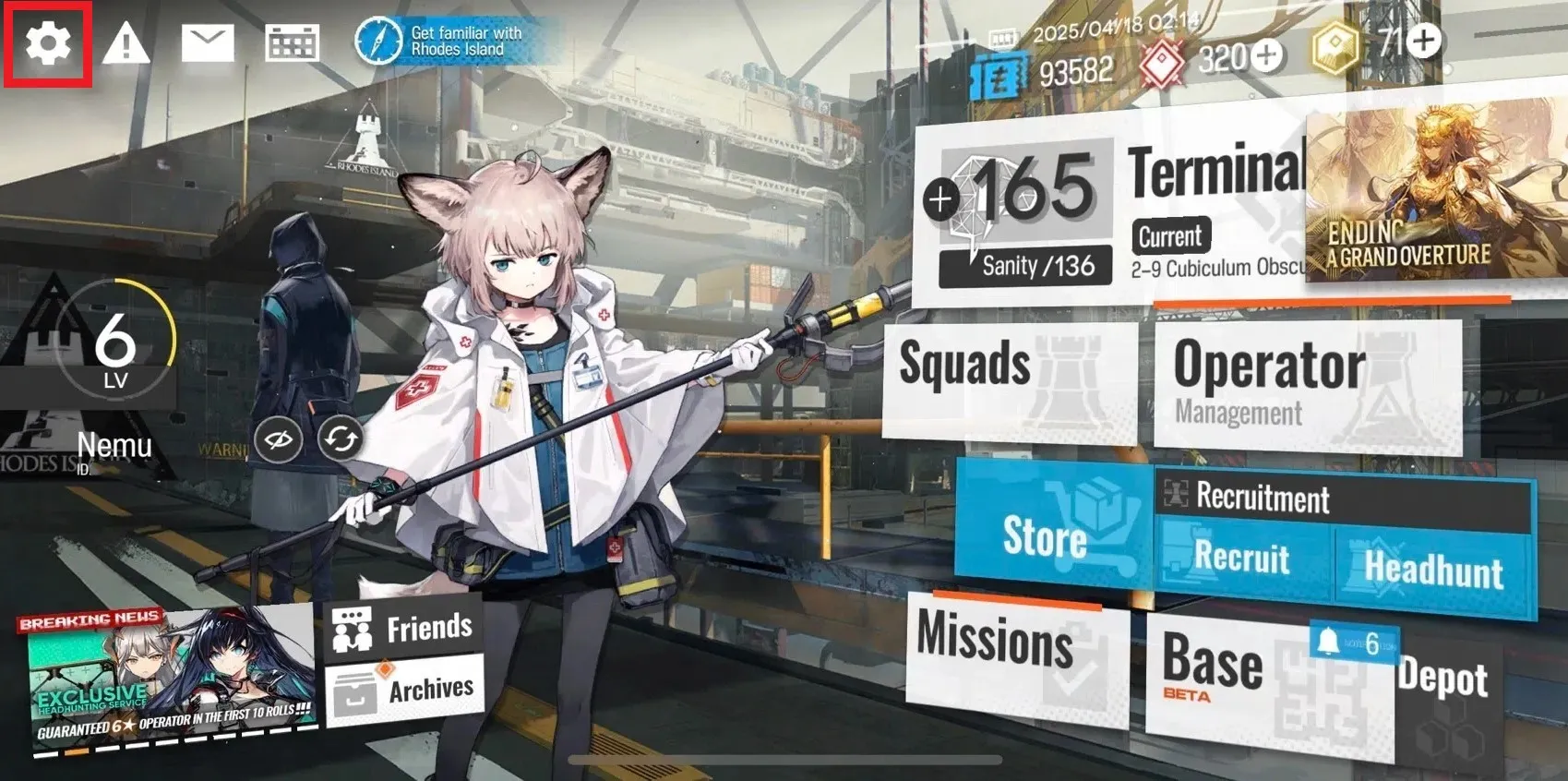The width and height of the screenshot is (1568, 781).
Task: Open the calendar events icon
Action: pos(292,43)
